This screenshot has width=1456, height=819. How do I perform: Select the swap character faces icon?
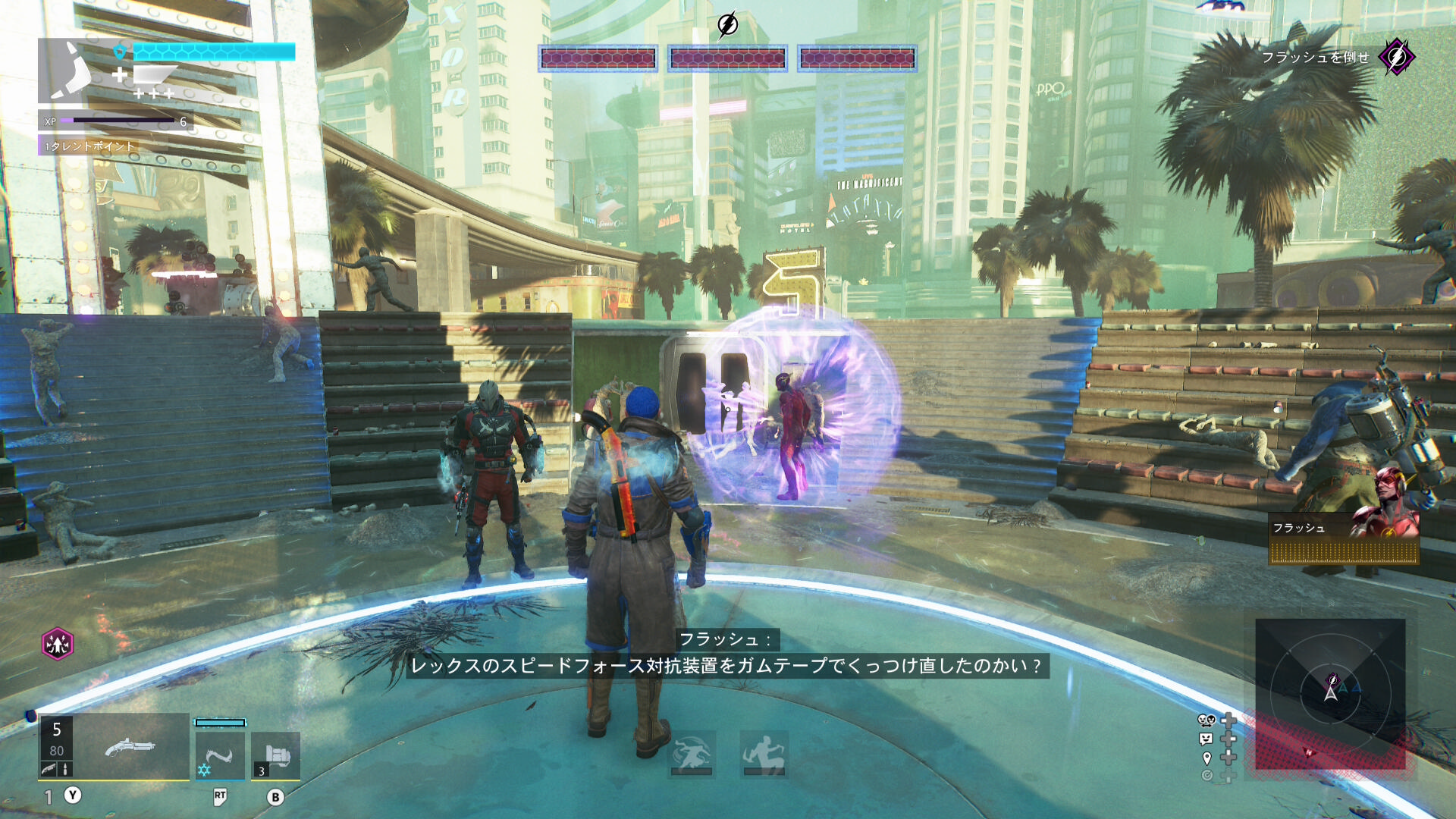(1207, 720)
